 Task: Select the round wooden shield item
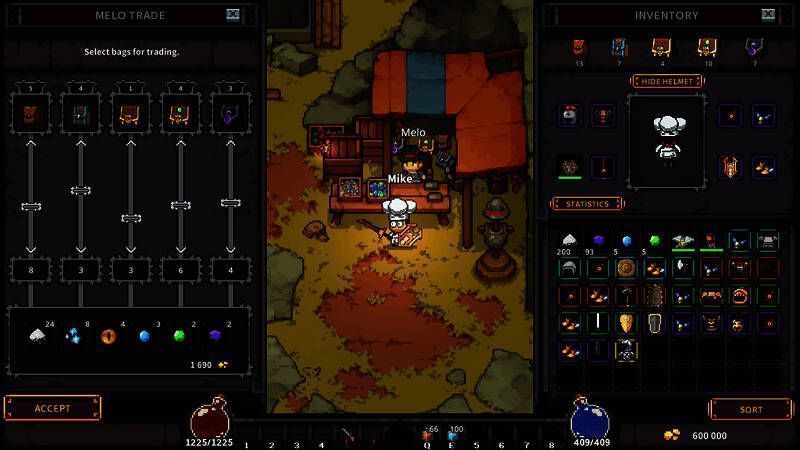(x=626, y=268)
